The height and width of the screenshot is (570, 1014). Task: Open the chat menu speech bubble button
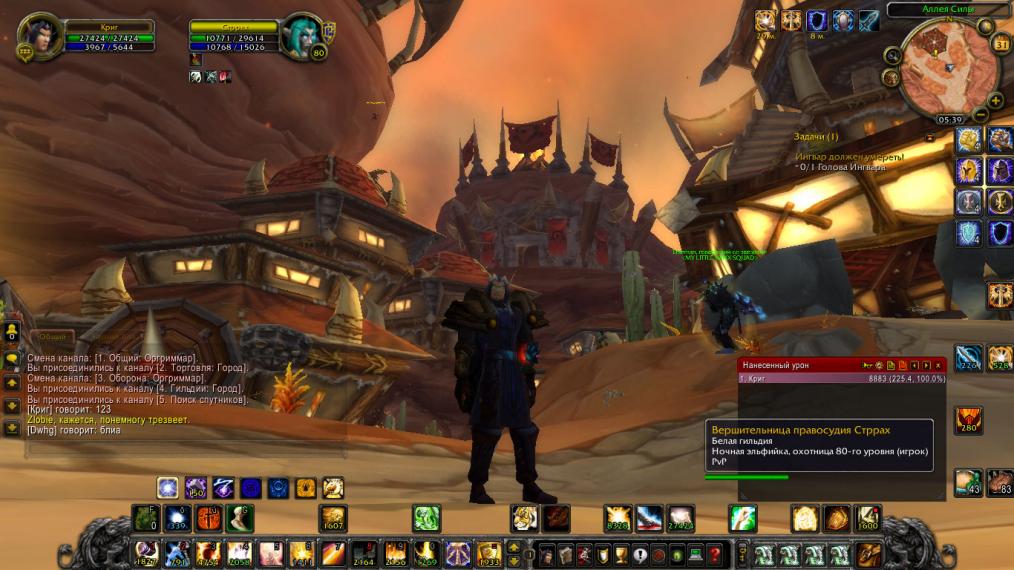(11, 360)
